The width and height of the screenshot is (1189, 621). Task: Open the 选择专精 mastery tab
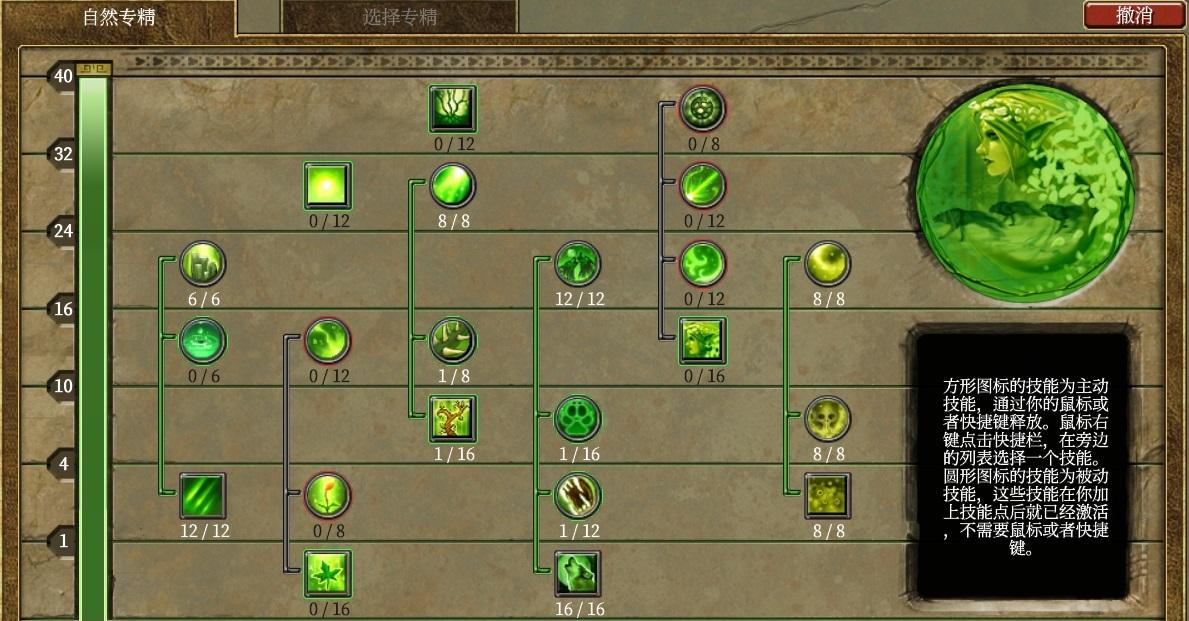coord(399,17)
